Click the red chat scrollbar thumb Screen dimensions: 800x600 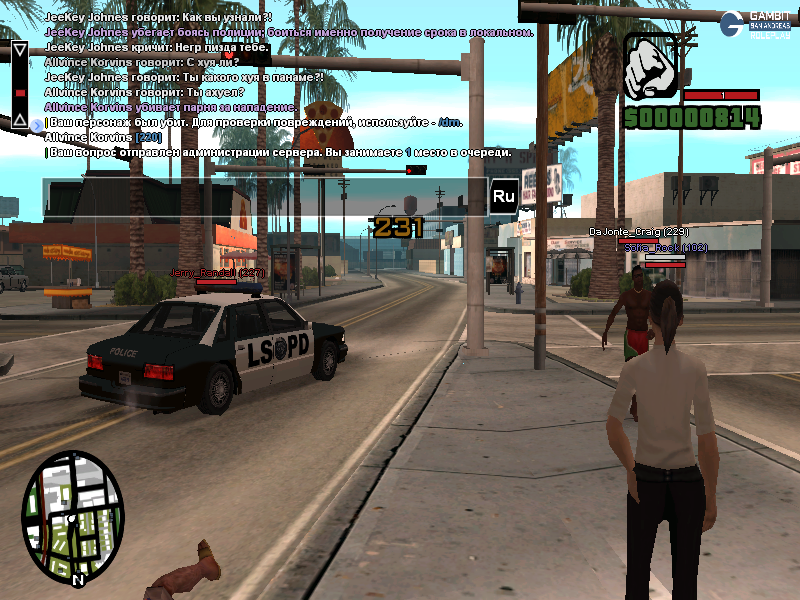pyautogui.click(x=18, y=92)
